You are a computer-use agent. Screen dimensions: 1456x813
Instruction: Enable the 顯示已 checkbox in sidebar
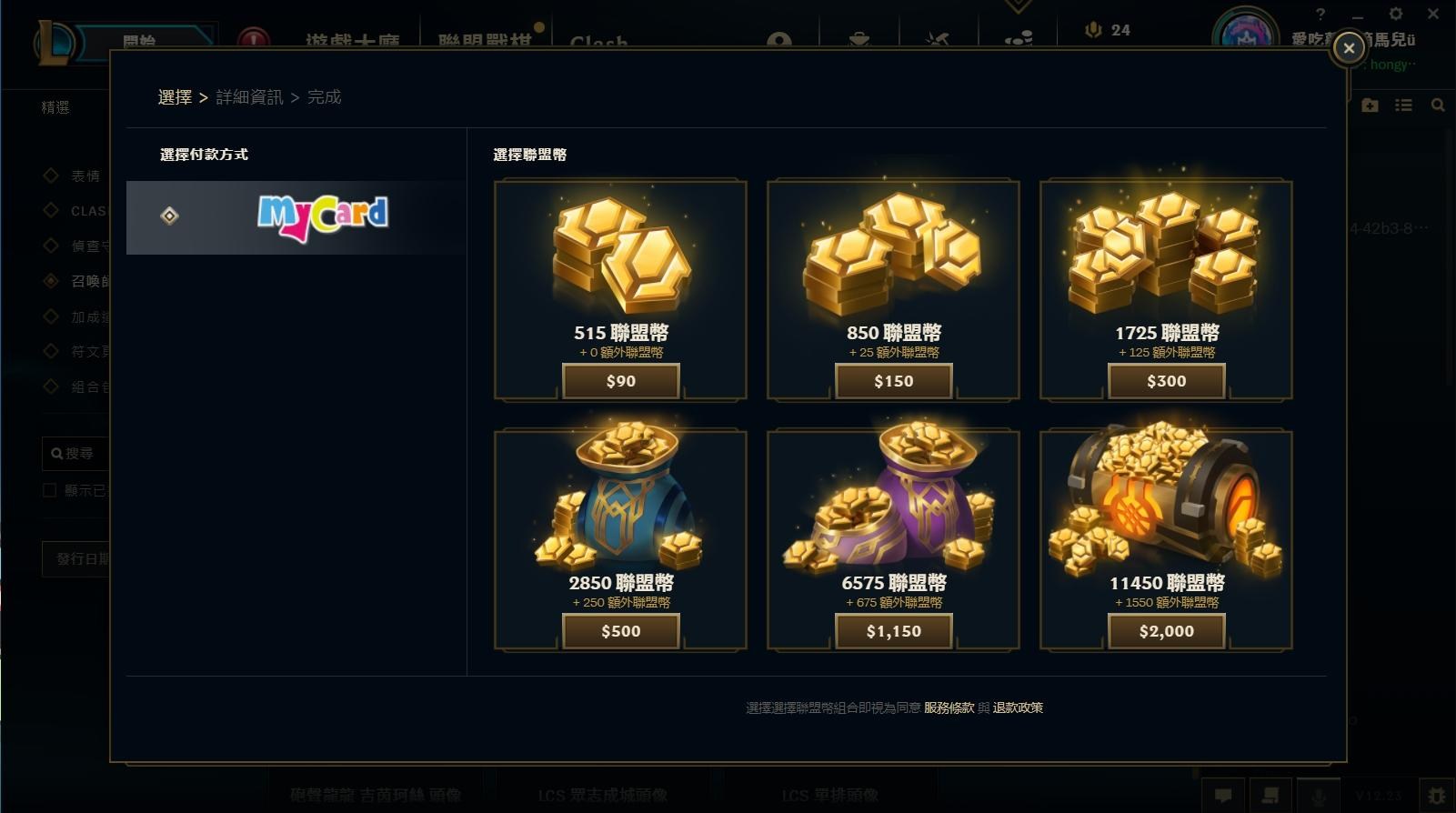pos(50,489)
